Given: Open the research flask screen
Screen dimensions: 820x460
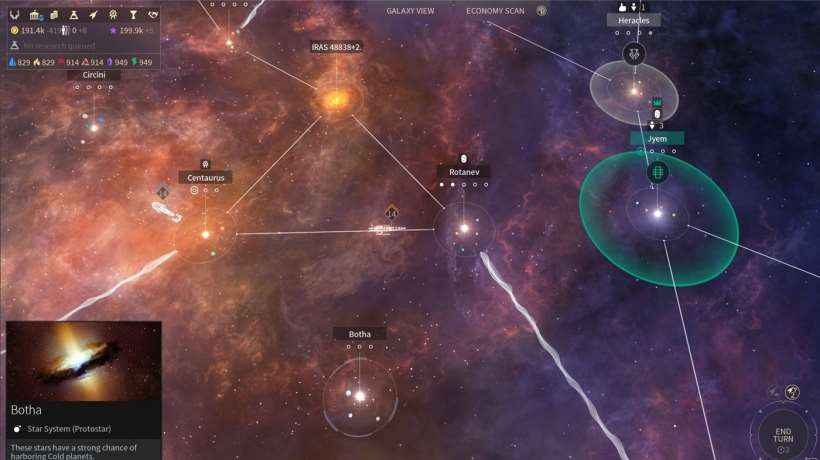Looking at the screenshot, I should 74,14.
